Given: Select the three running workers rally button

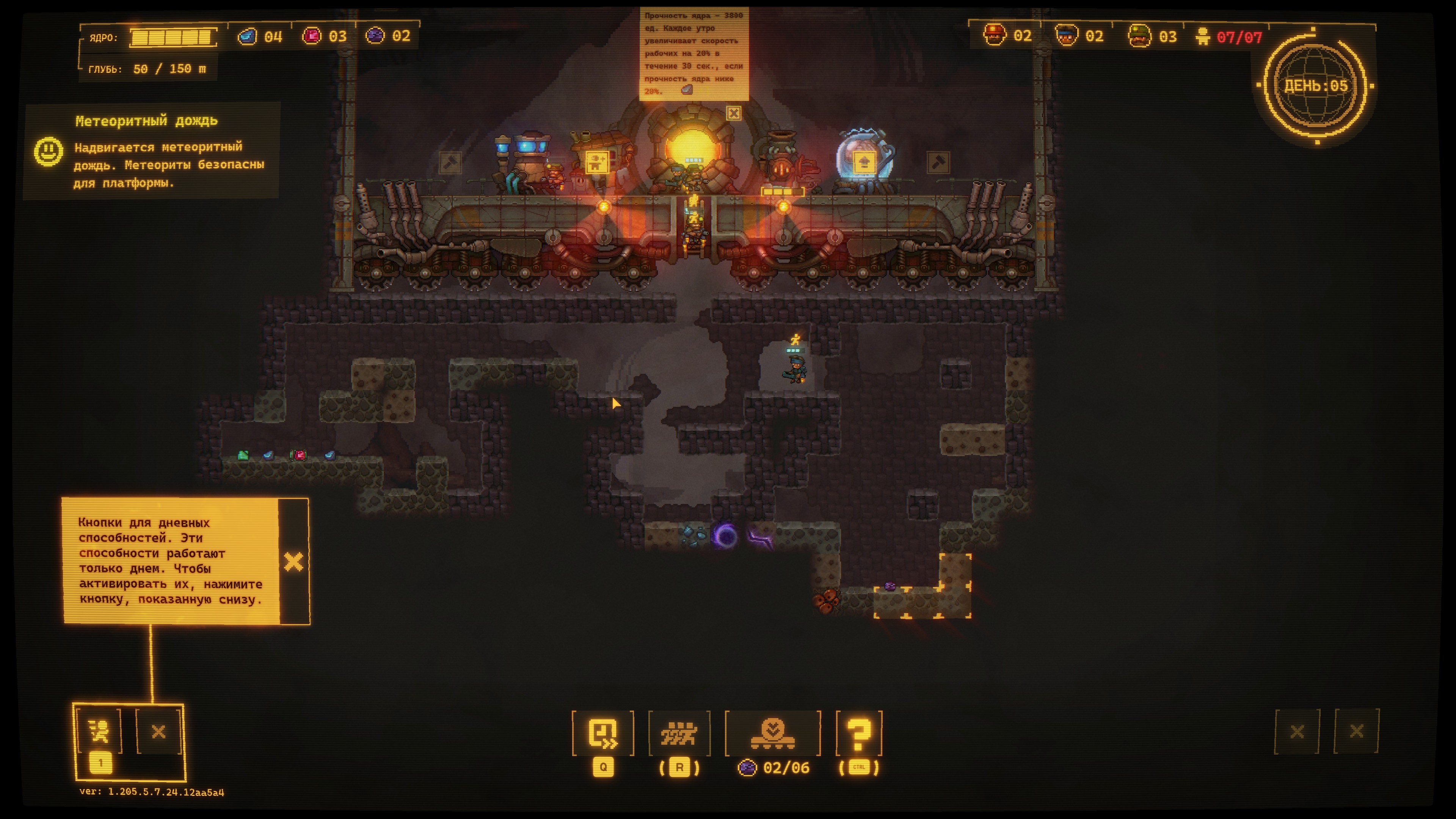Looking at the screenshot, I should tap(679, 734).
